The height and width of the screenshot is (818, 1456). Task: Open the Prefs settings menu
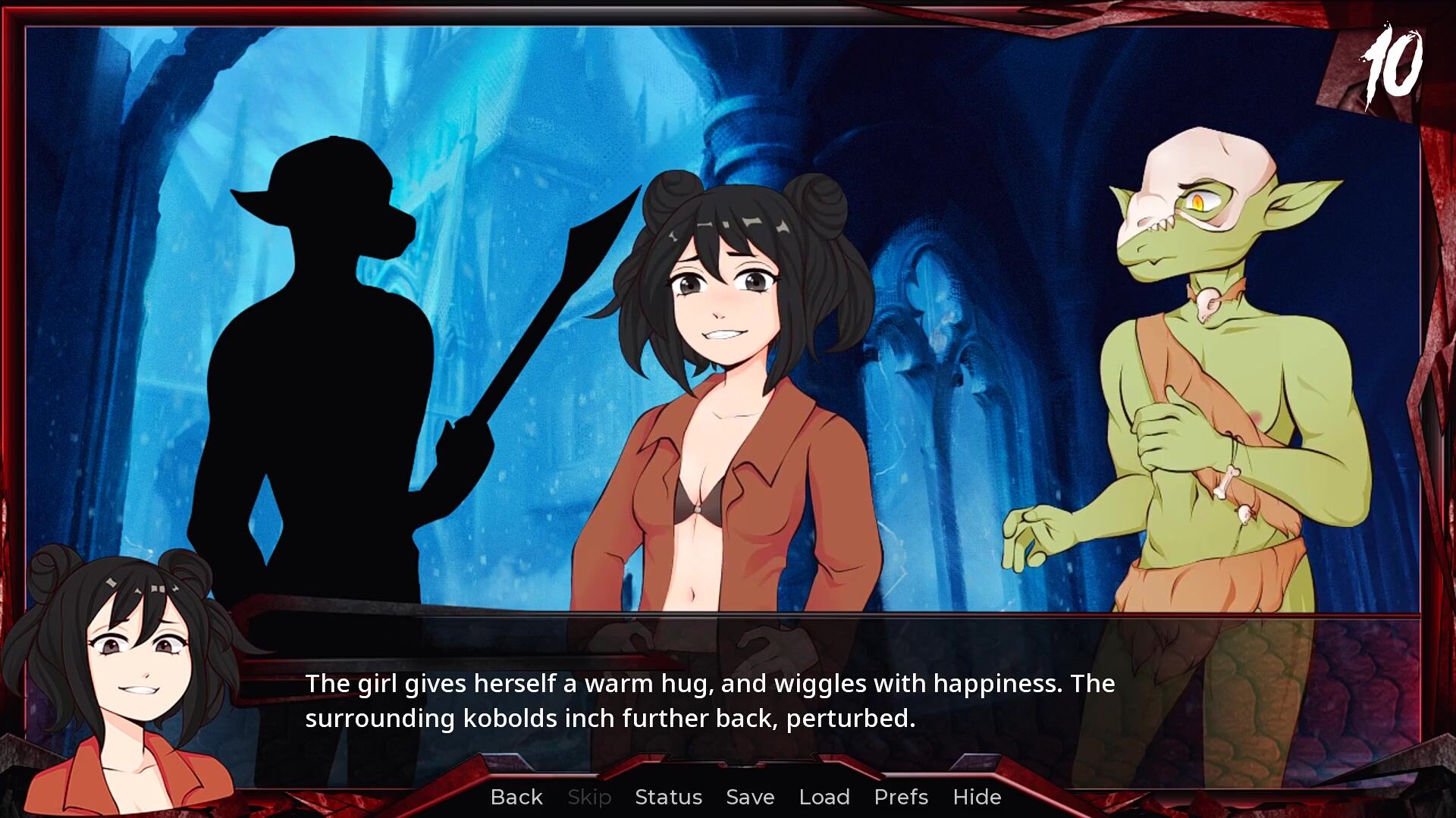900,797
